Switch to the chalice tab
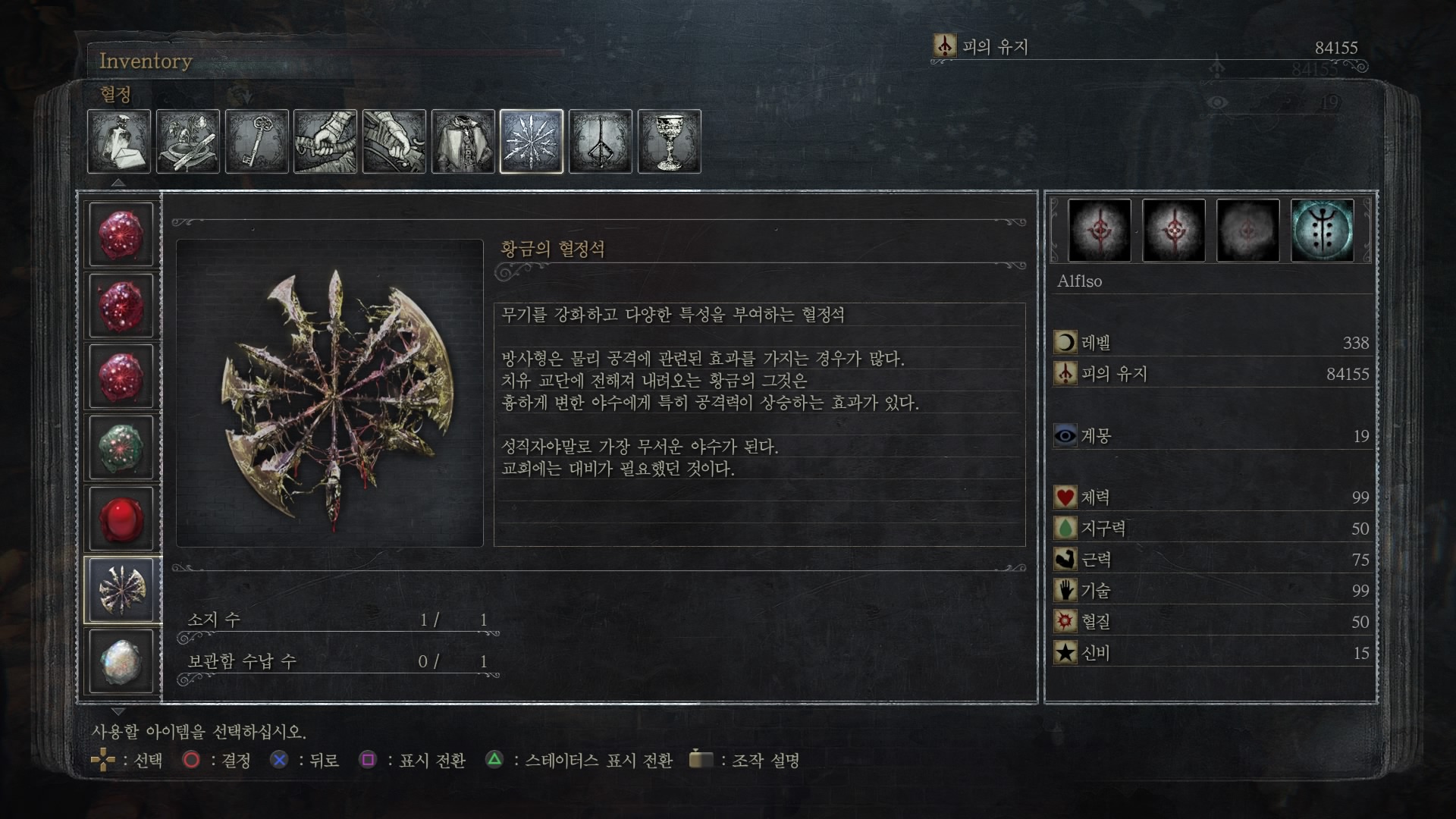The width and height of the screenshot is (1456, 819). point(670,142)
